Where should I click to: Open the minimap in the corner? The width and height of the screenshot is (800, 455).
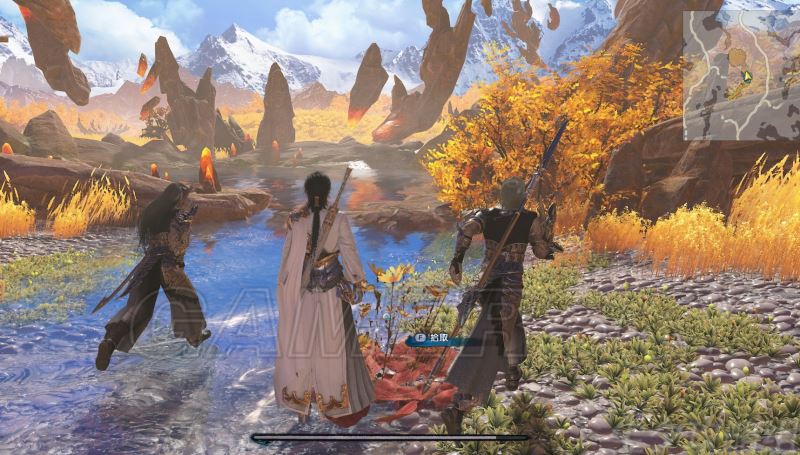point(740,75)
